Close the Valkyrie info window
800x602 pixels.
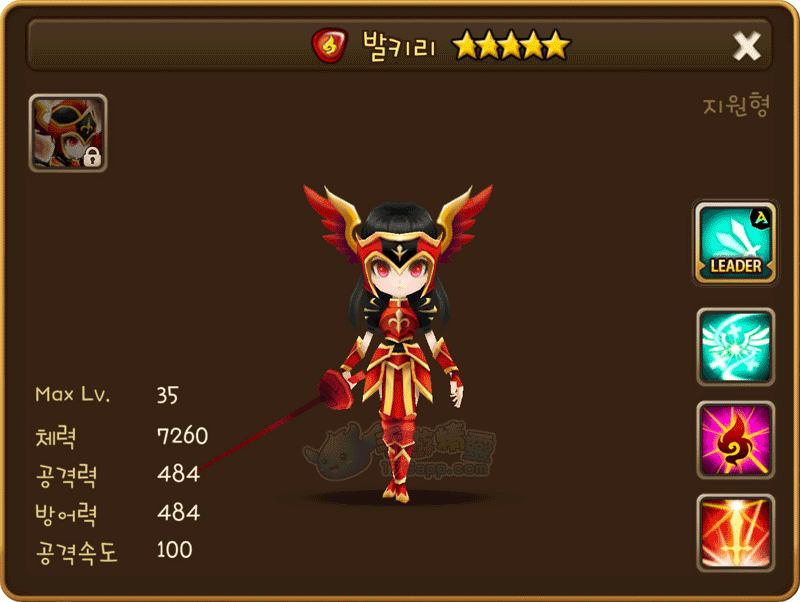(746, 45)
